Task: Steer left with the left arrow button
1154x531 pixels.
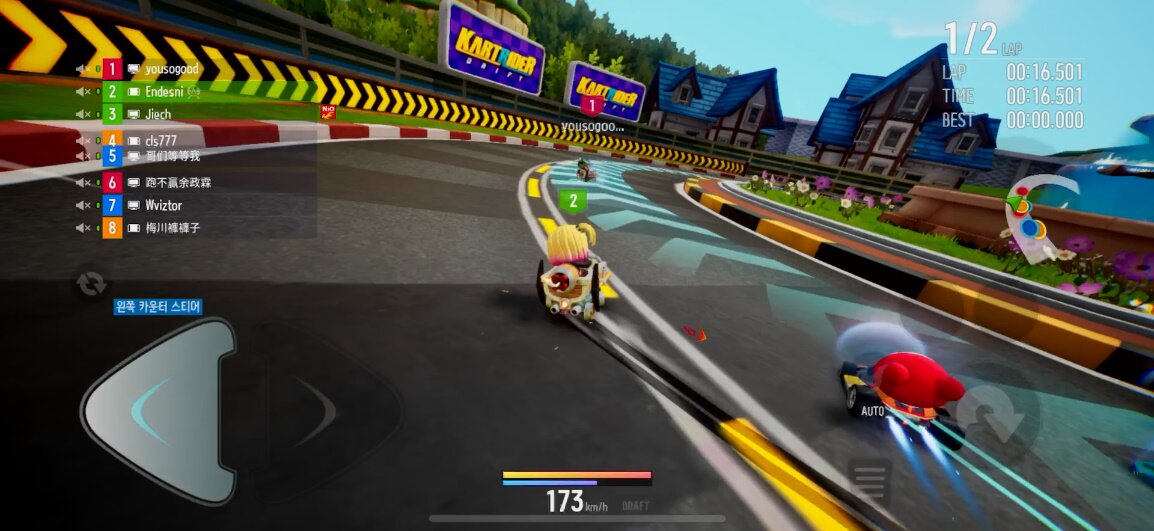Action: tap(158, 411)
